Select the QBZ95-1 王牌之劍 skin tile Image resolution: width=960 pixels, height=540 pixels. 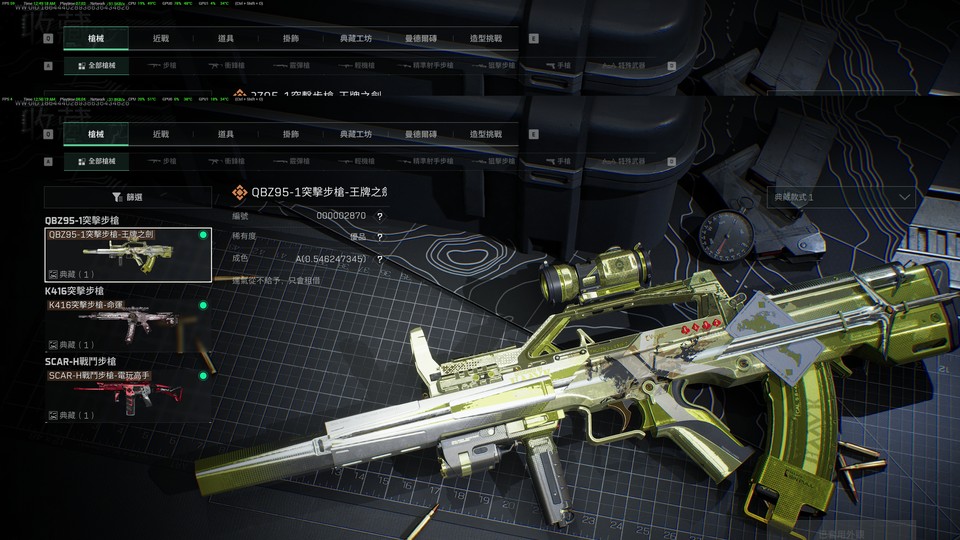click(128, 255)
